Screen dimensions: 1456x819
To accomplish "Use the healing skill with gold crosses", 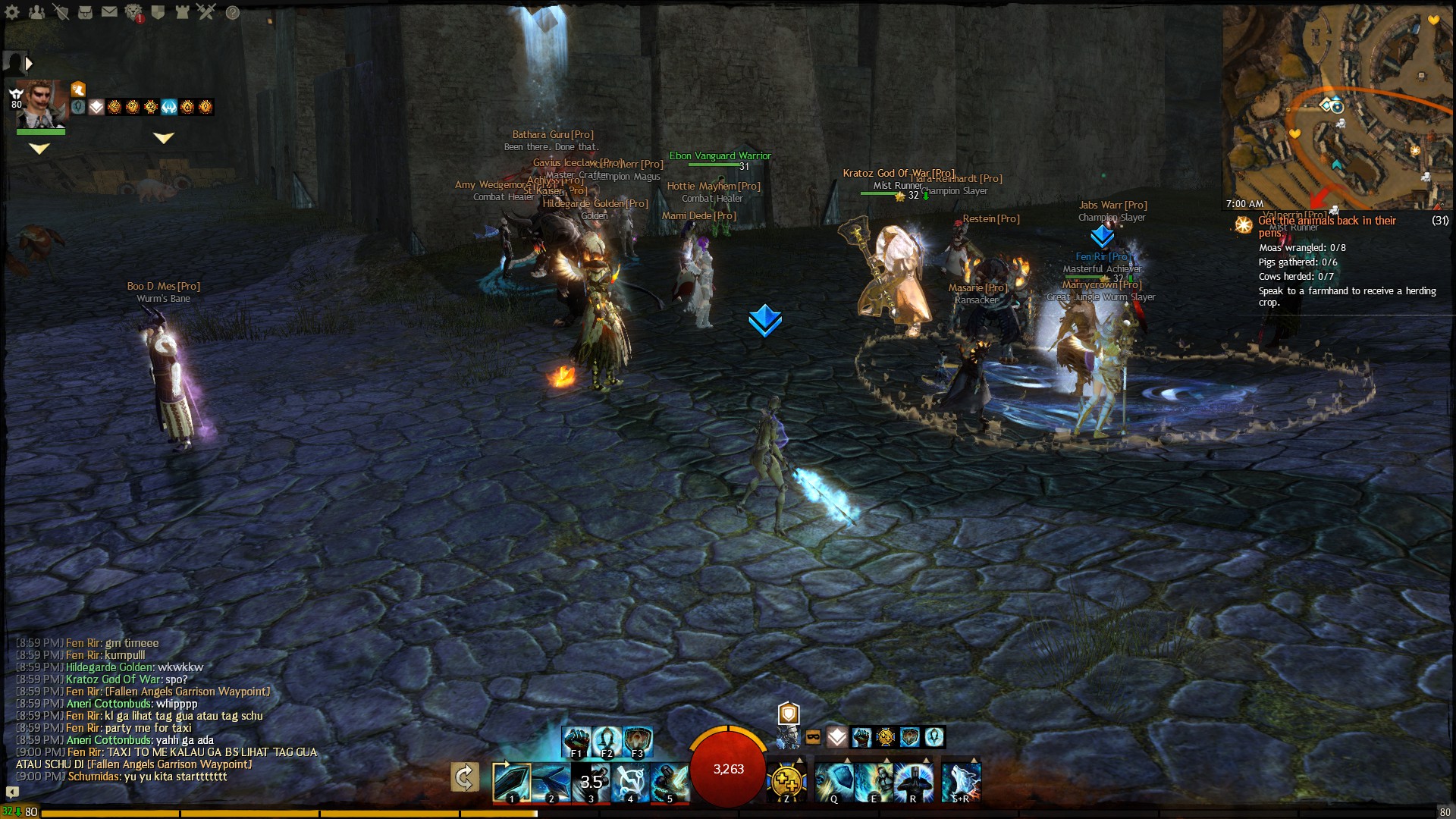I will 786,782.
